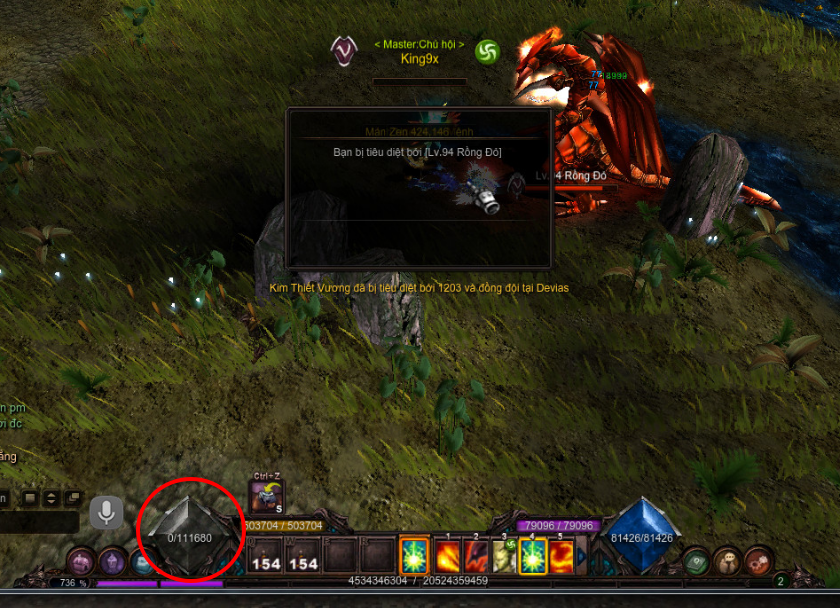Click the chat text input box
Image resolution: width=840 pixels, height=608 pixels.
[x=39, y=522]
